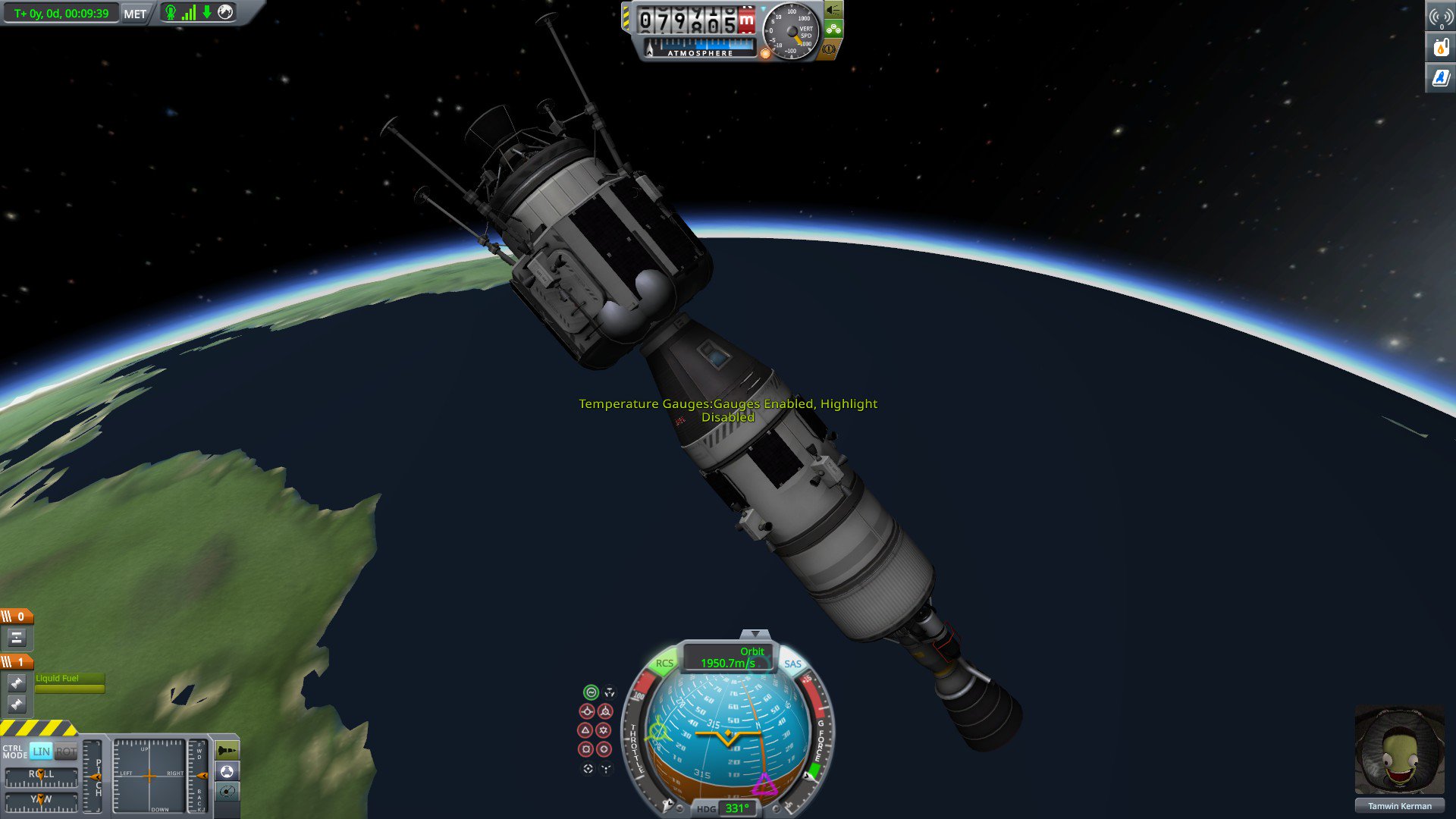Select the radial-in SAS mode icon

click(586, 749)
